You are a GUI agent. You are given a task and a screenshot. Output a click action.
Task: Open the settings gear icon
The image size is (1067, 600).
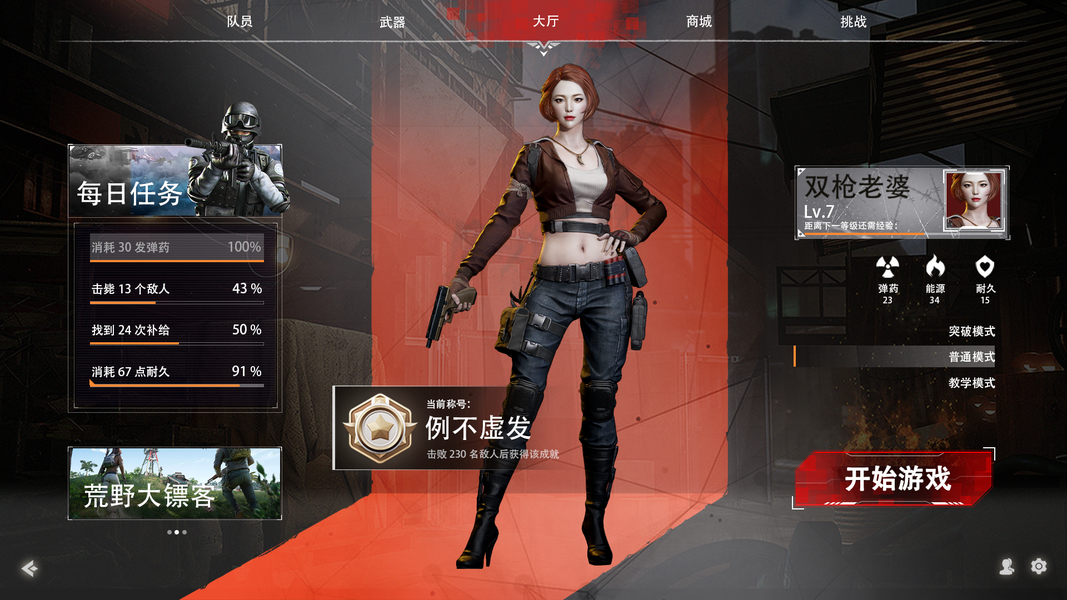coord(1039,567)
